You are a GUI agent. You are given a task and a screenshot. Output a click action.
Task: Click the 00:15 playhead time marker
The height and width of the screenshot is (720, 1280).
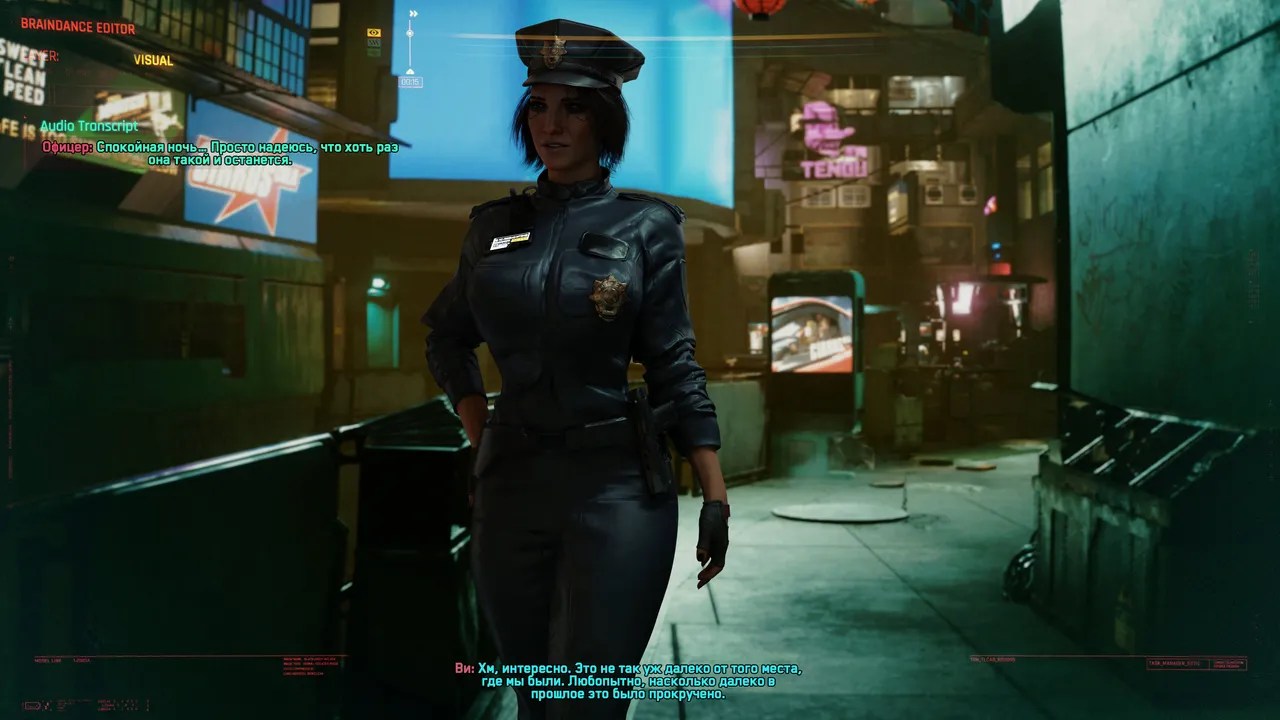coord(410,82)
